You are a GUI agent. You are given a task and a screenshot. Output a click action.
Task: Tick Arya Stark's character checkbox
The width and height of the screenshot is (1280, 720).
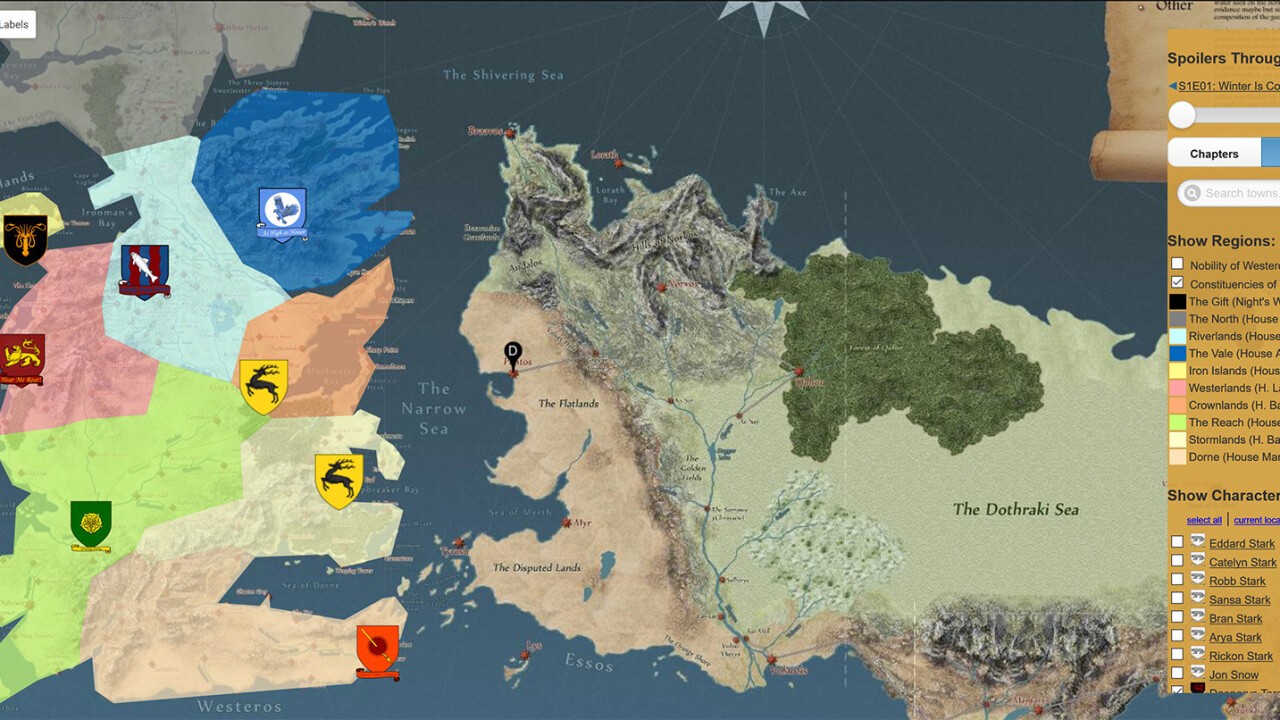click(x=1177, y=636)
